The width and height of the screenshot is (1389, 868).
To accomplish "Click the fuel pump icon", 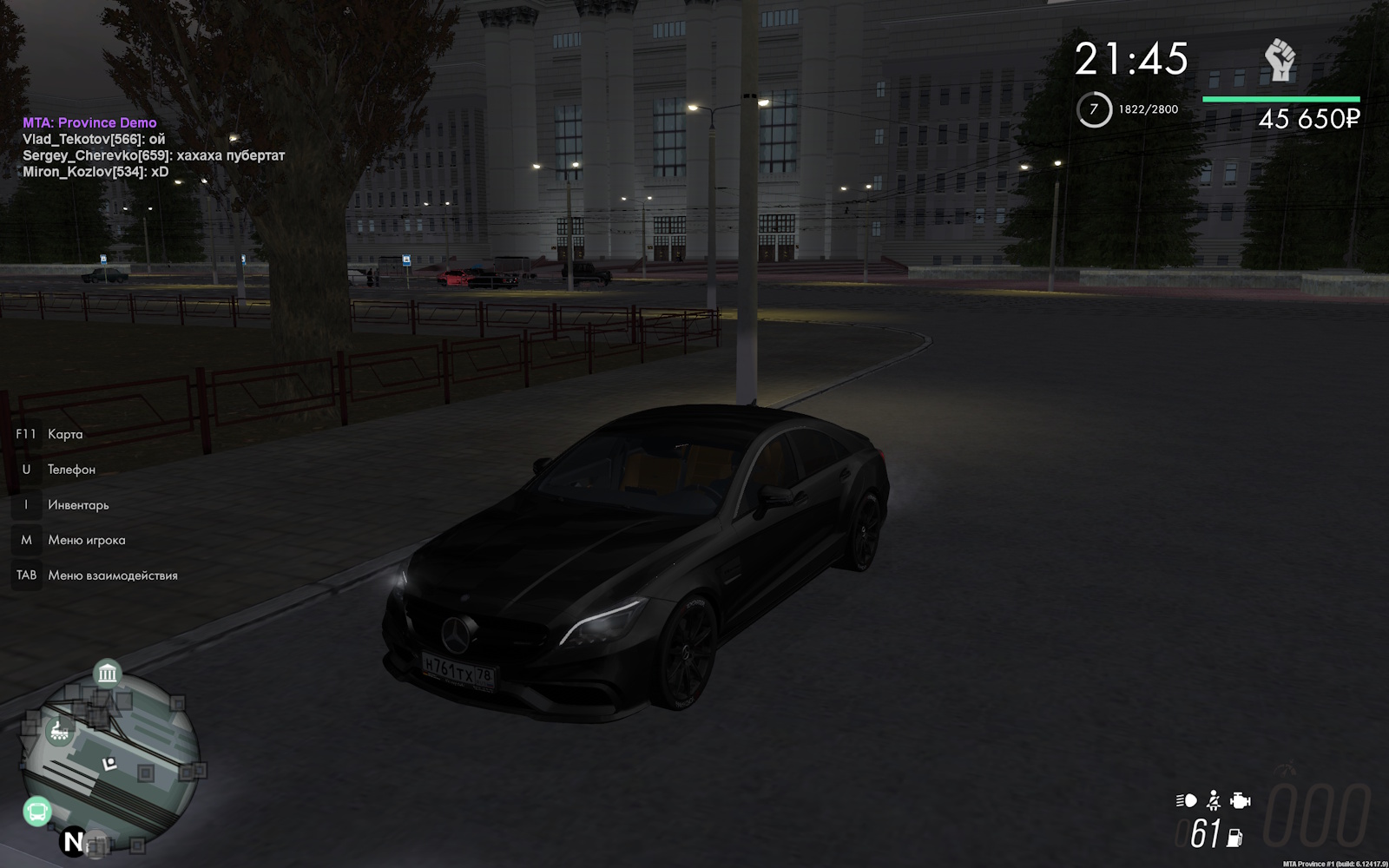I will pos(1234,837).
